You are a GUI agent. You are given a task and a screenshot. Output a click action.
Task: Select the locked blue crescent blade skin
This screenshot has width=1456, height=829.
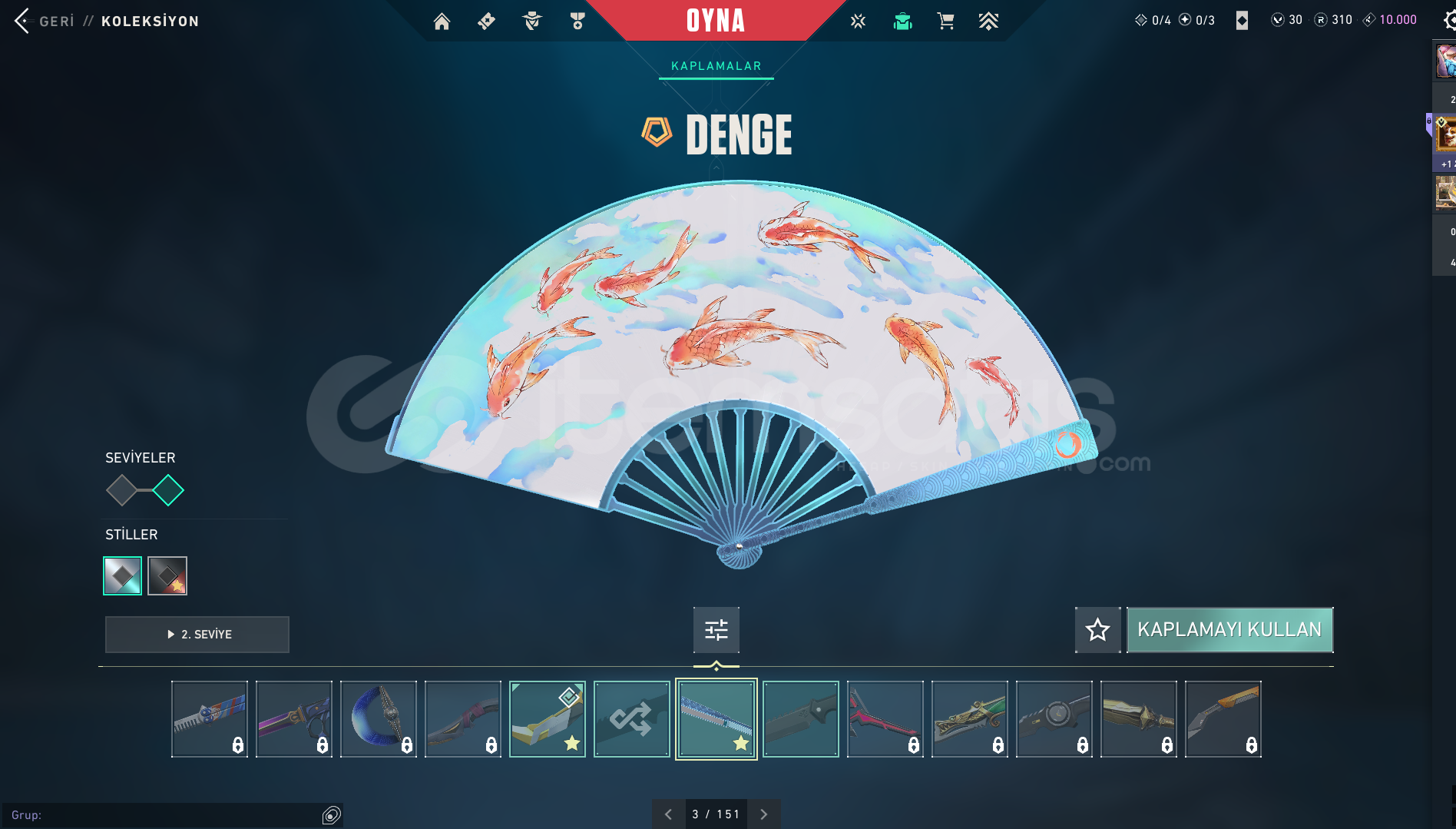point(378,719)
